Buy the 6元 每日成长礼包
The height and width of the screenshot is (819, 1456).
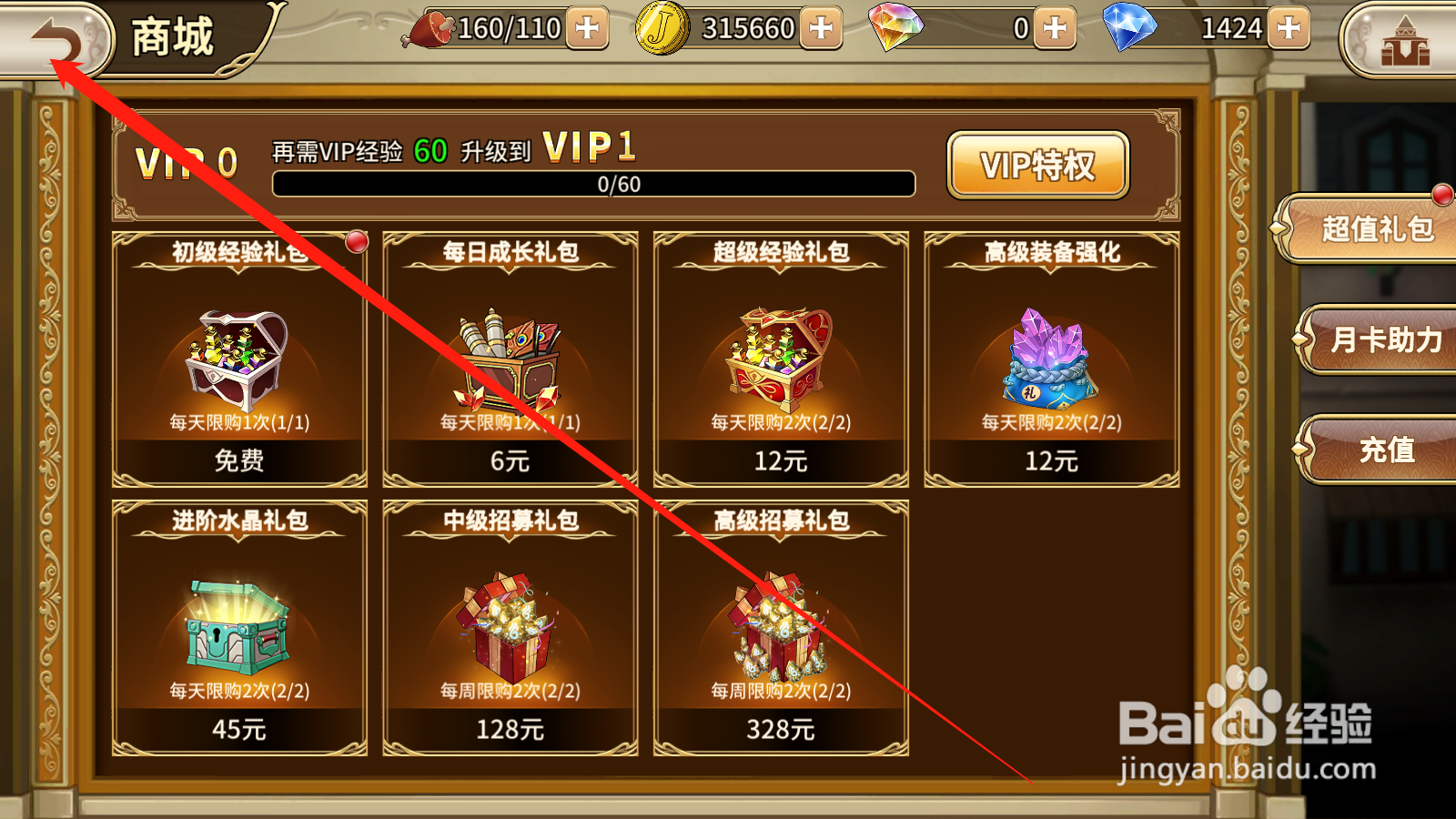[508, 461]
